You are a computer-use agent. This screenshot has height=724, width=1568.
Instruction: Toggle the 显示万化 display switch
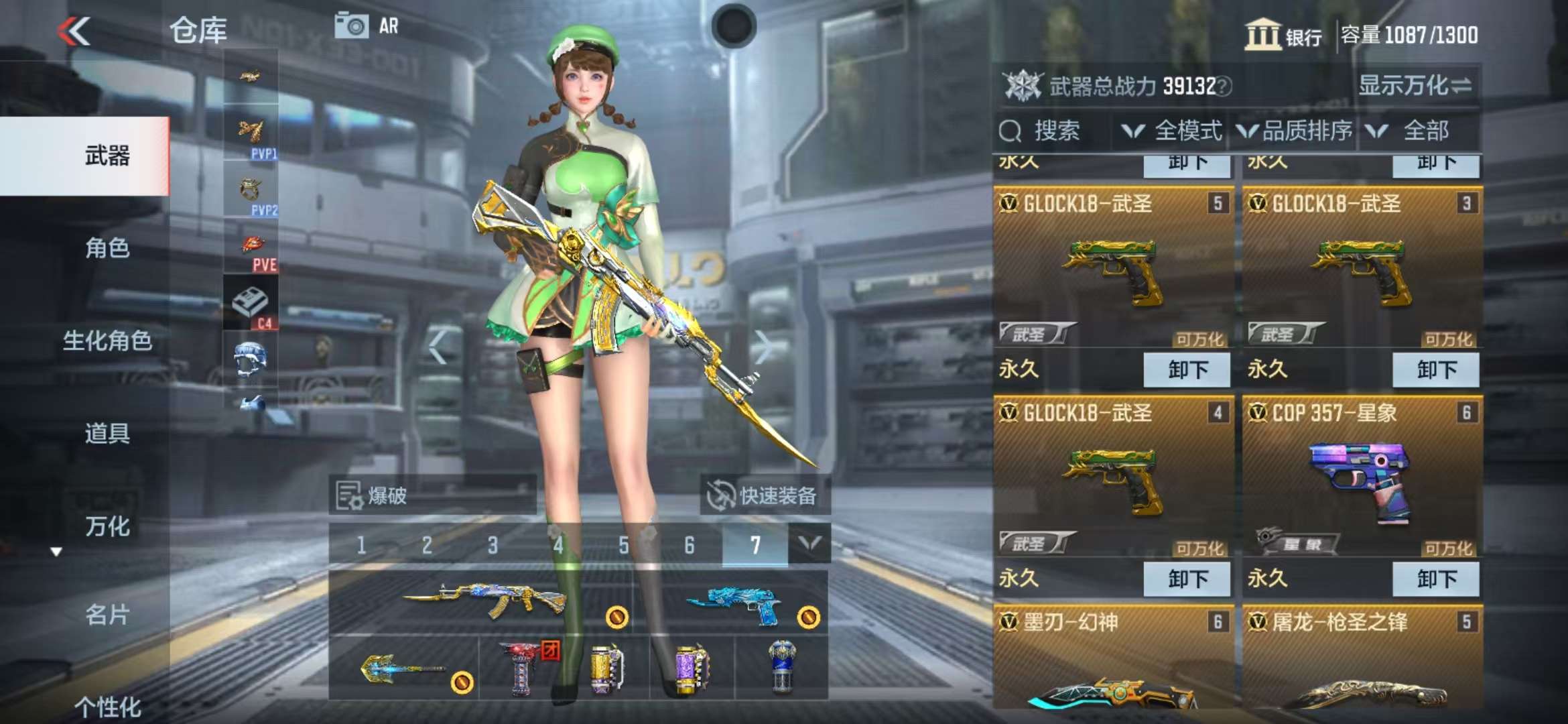pyautogui.click(x=1414, y=86)
